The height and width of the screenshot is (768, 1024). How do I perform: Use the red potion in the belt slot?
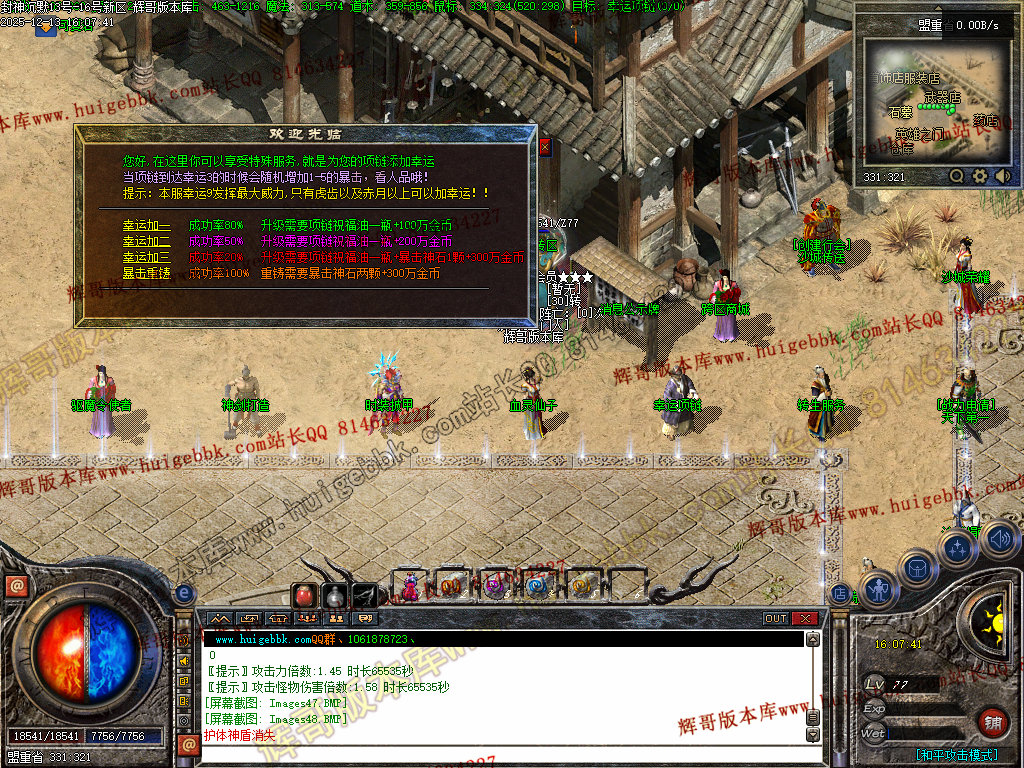[304, 596]
